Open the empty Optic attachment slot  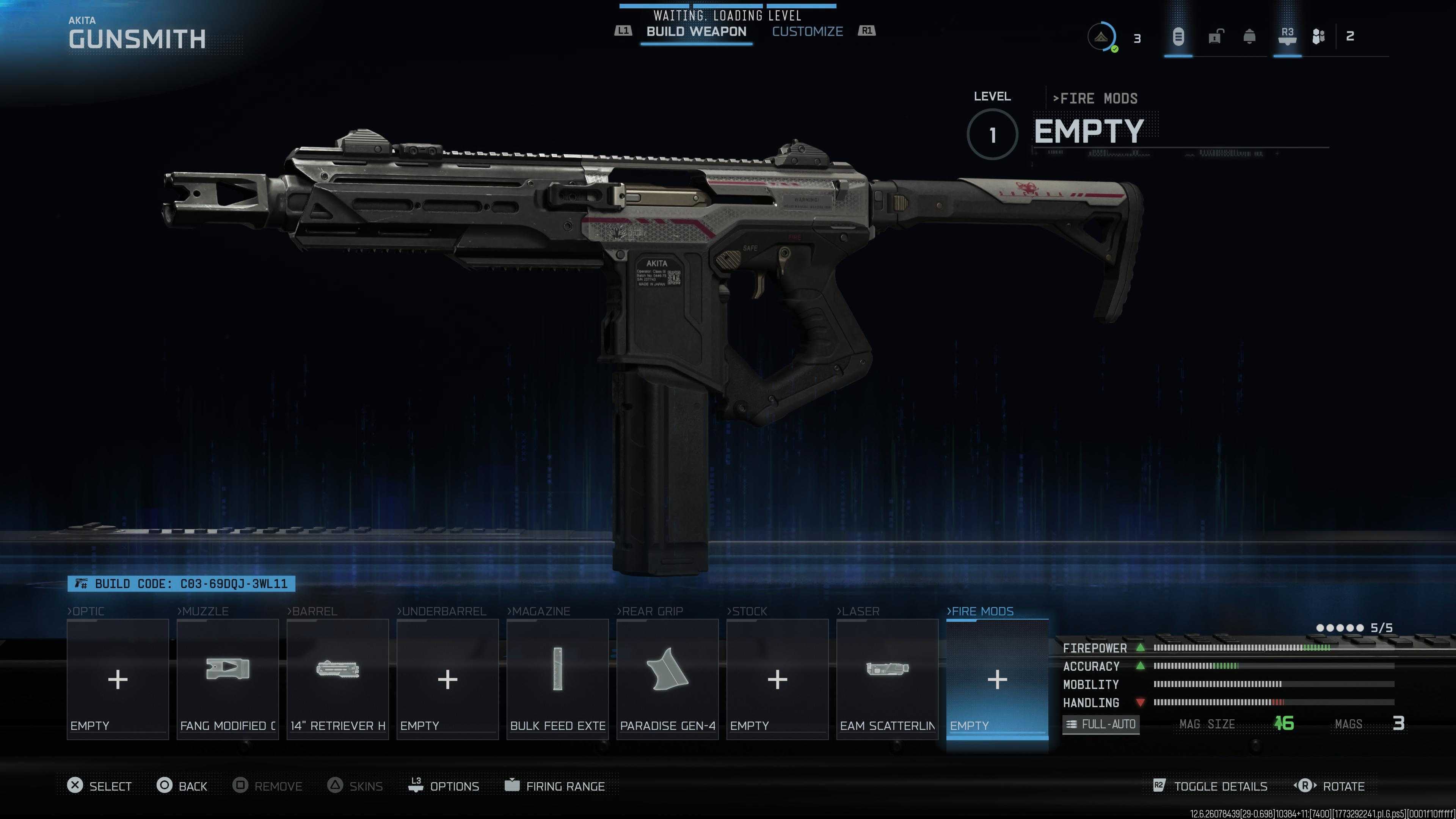(x=118, y=679)
